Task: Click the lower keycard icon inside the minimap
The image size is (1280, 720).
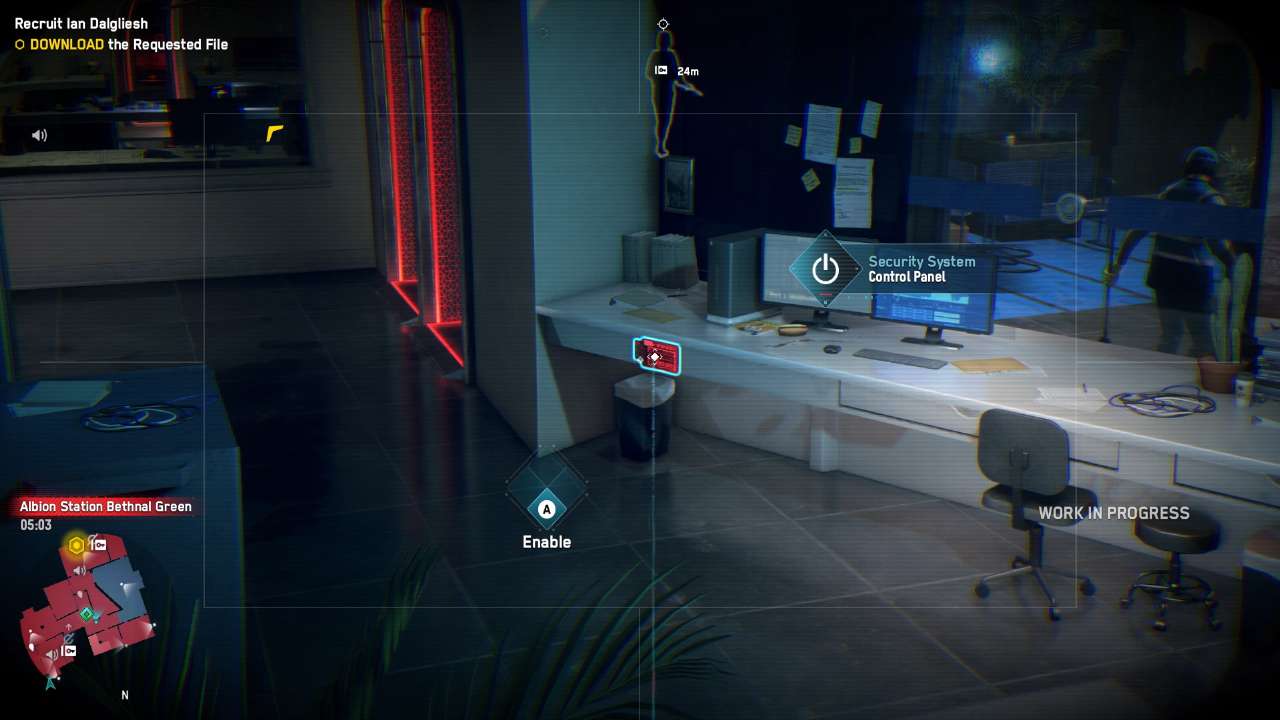Action: pyautogui.click(x=68, y=650)
